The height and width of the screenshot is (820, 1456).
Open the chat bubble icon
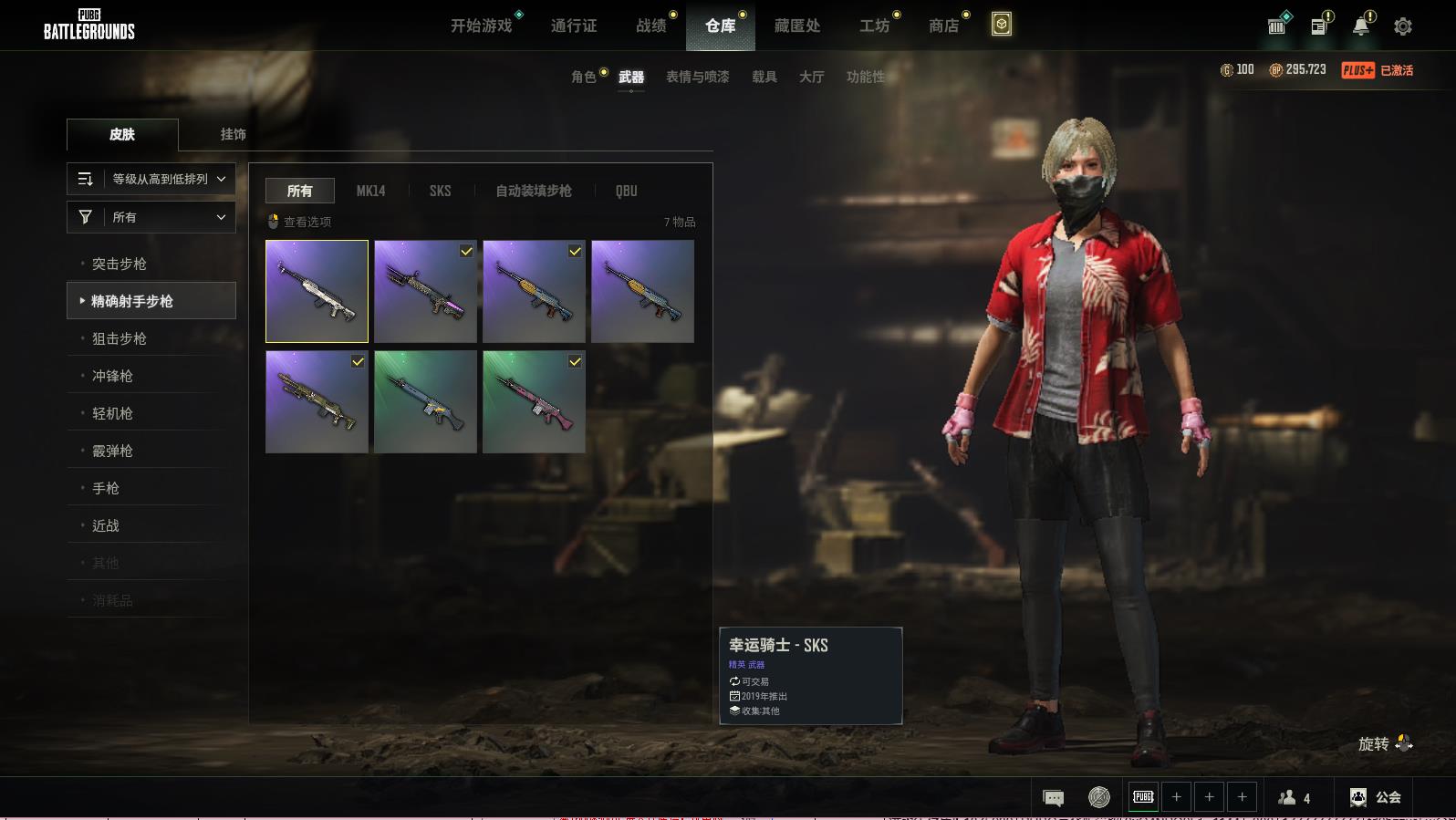1053,798
